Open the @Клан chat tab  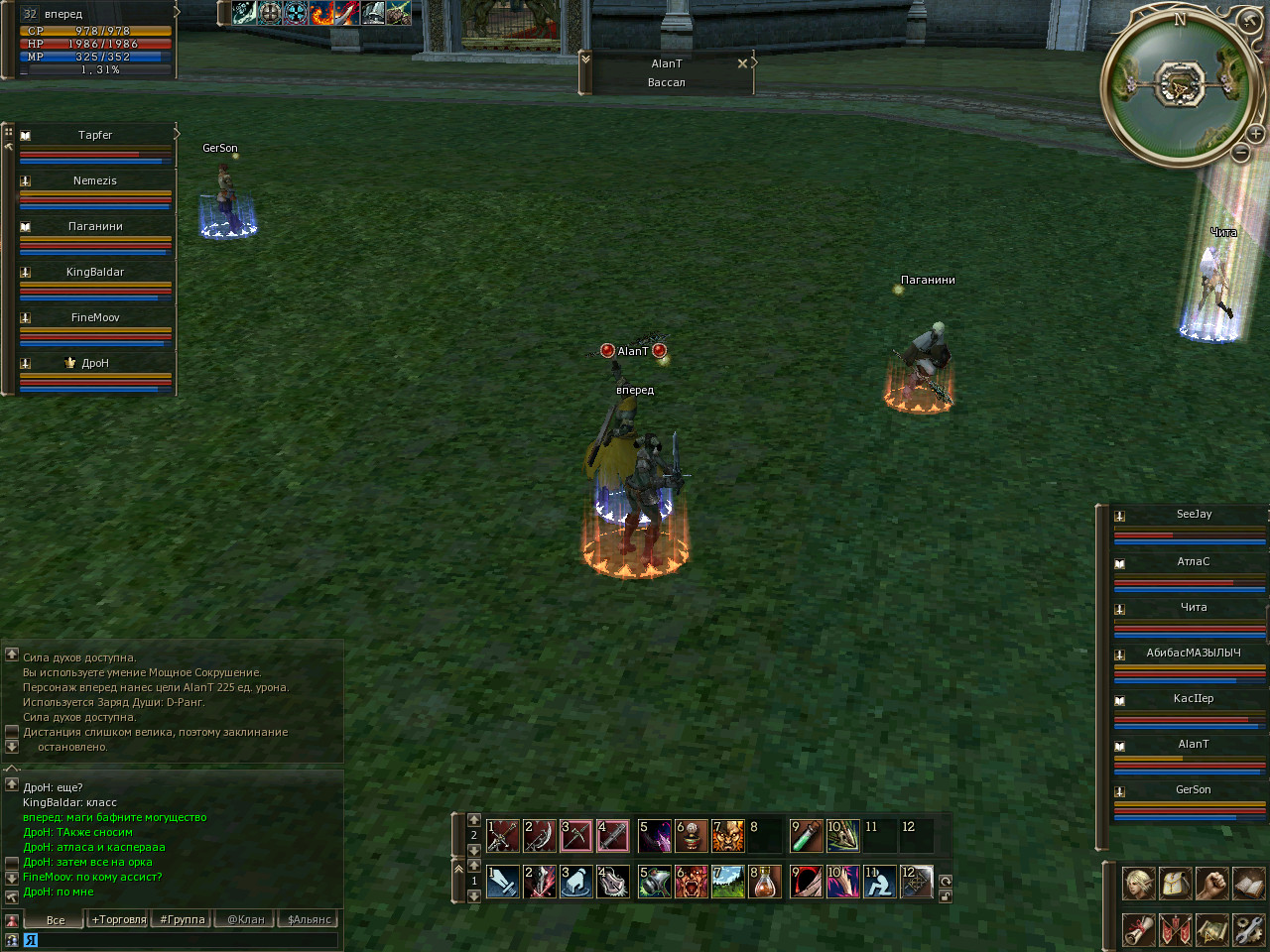[246, 919]
